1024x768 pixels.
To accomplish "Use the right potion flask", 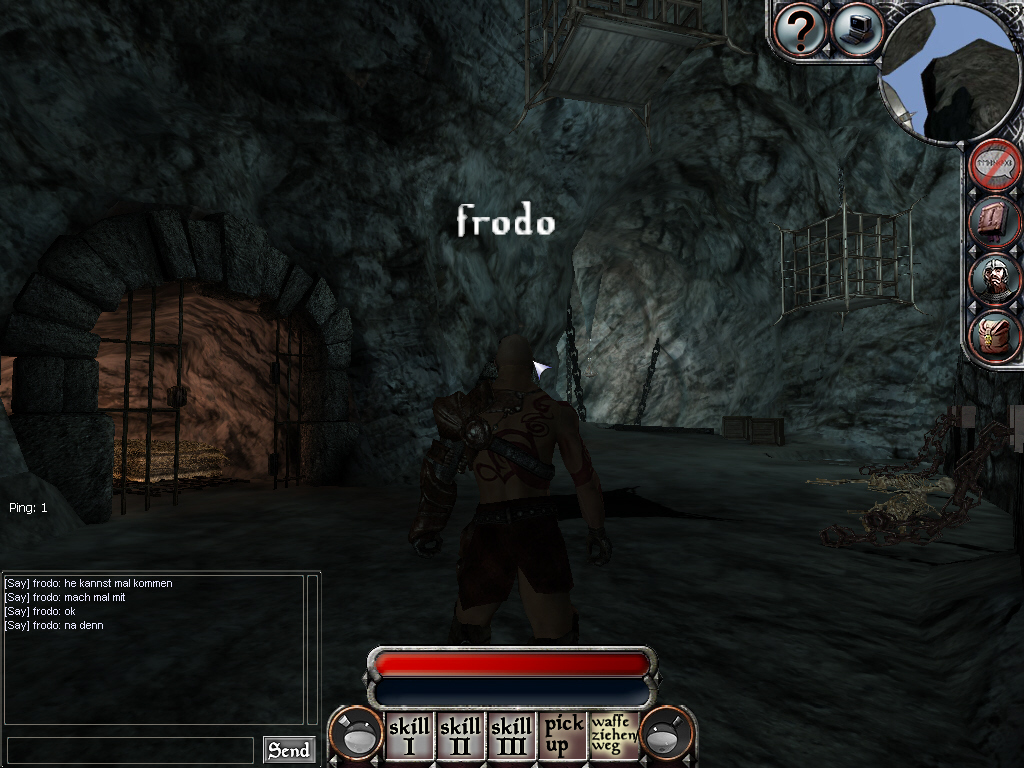I will pos(667,735).
